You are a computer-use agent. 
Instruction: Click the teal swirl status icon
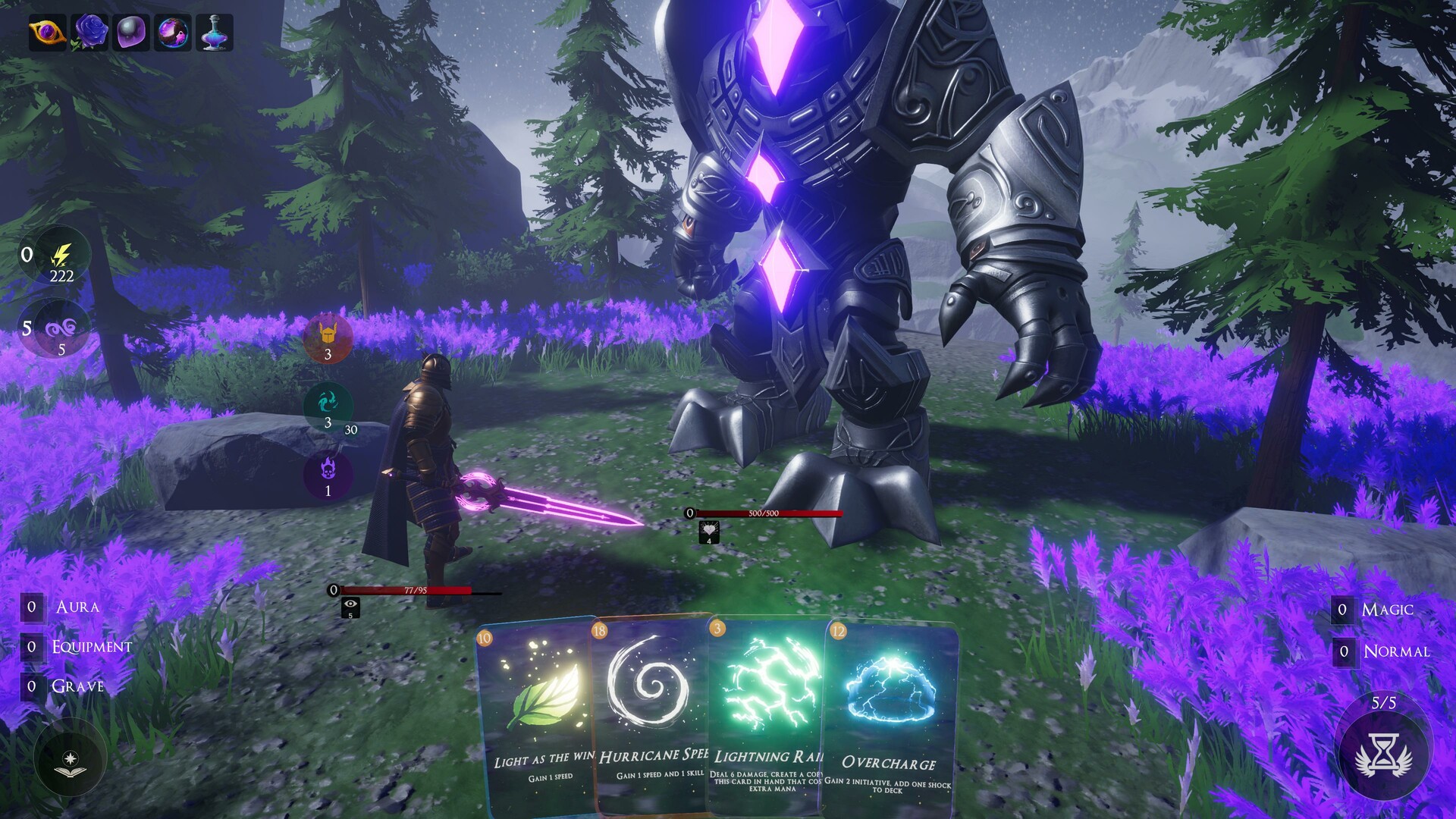point(328,402)
